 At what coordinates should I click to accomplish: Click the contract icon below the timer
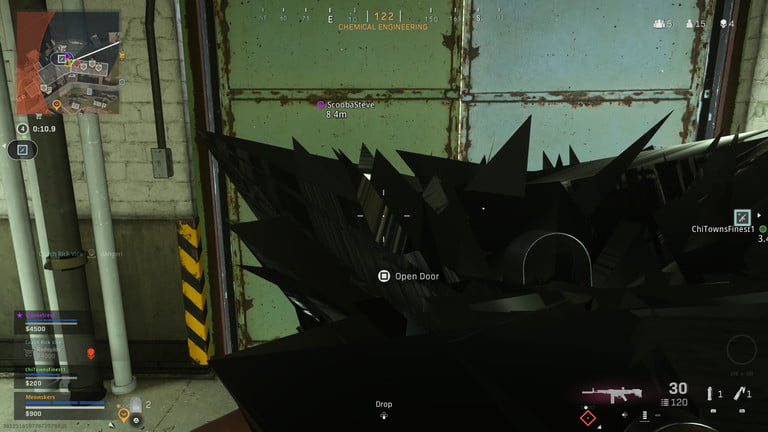point(22,150)
